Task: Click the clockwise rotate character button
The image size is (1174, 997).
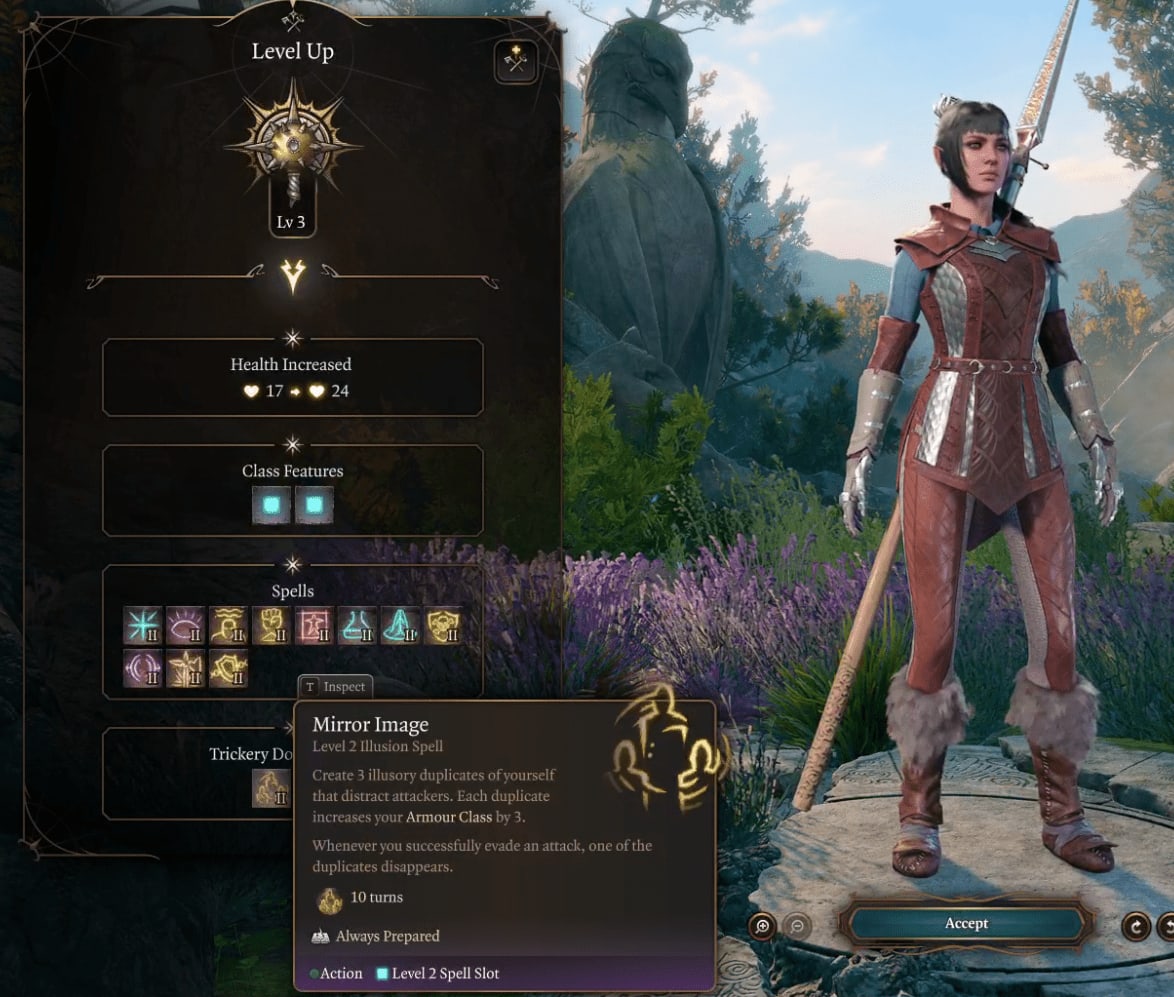Action: click(x=1135, y=926)
